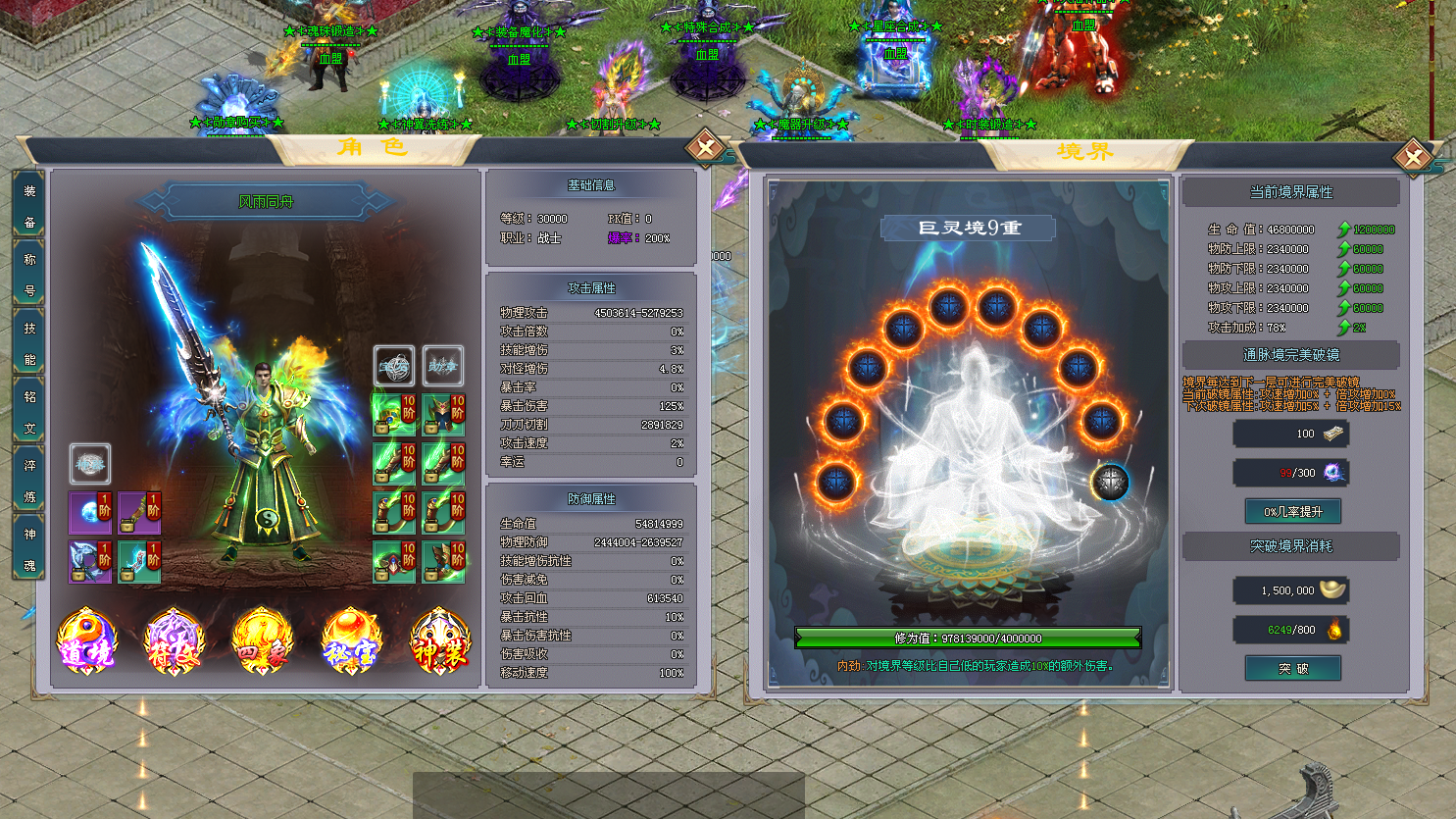The width and height of the screenshot is (1456, 819).
Task: Open the 秘宝 treasure emblem icon
Action: pos(351,641)
